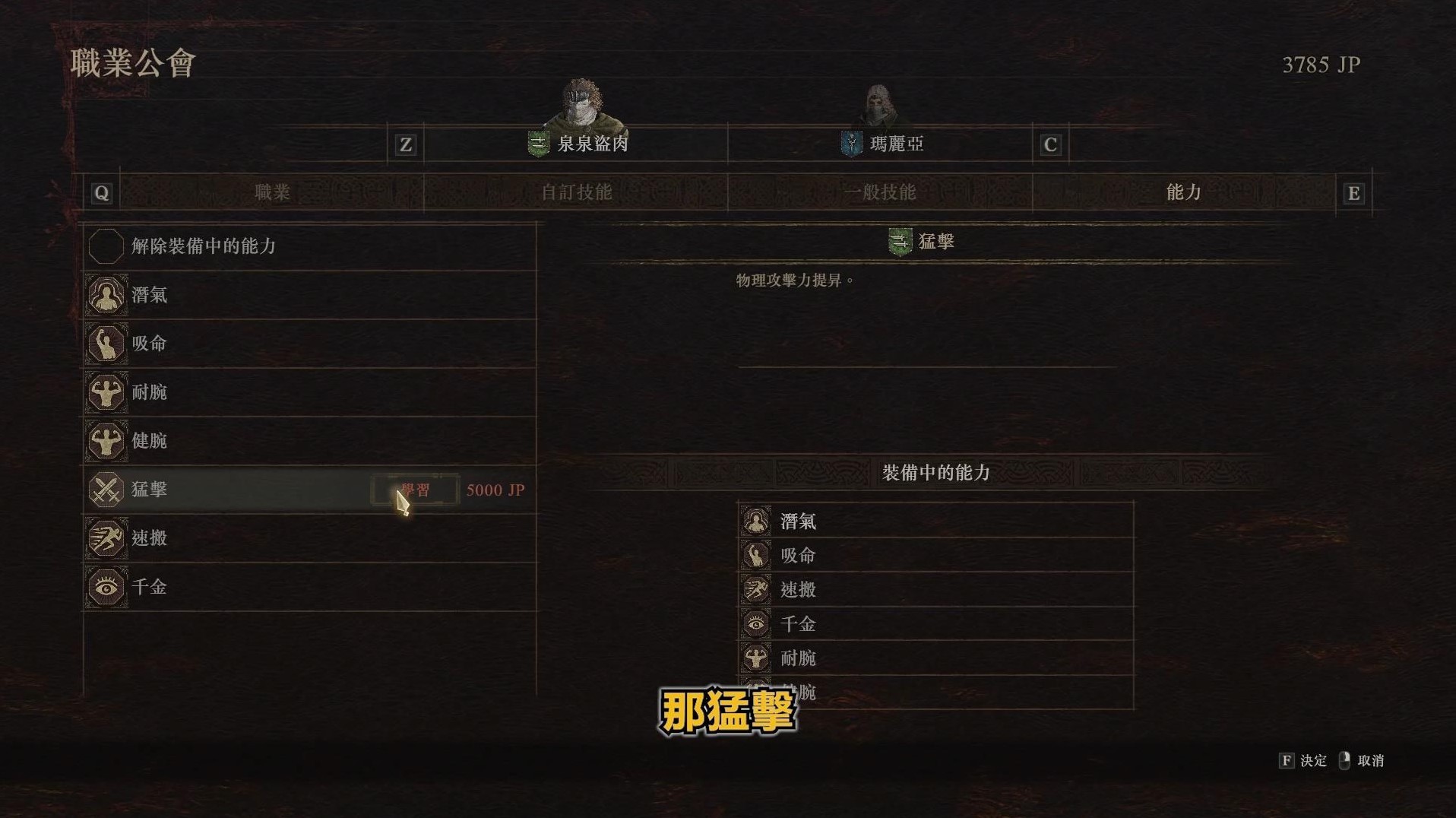
Task: Click the 學習 button to learn 猛擊
Action: tap(416, 490)
